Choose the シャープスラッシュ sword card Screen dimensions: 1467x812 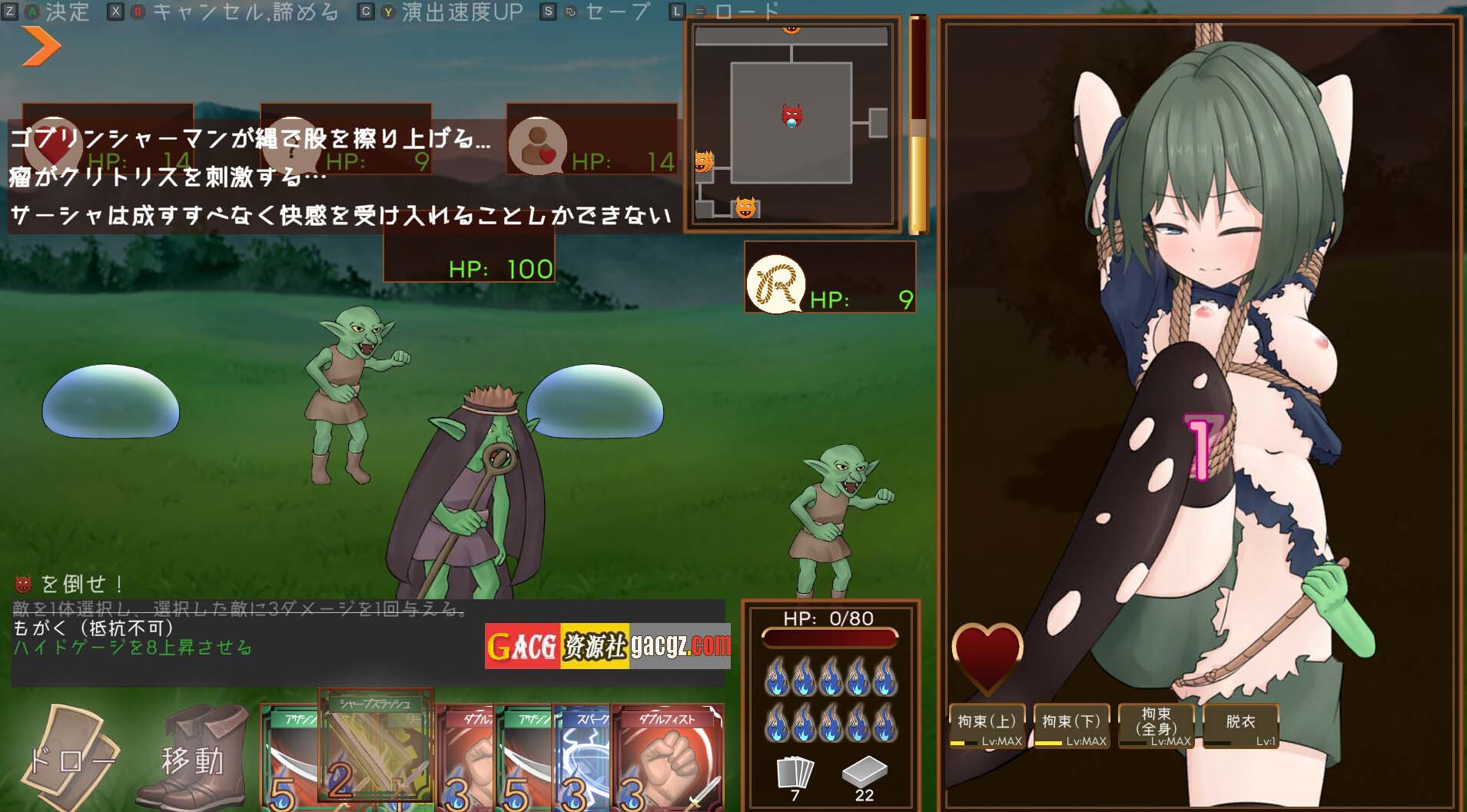click(x=376, y=749)
